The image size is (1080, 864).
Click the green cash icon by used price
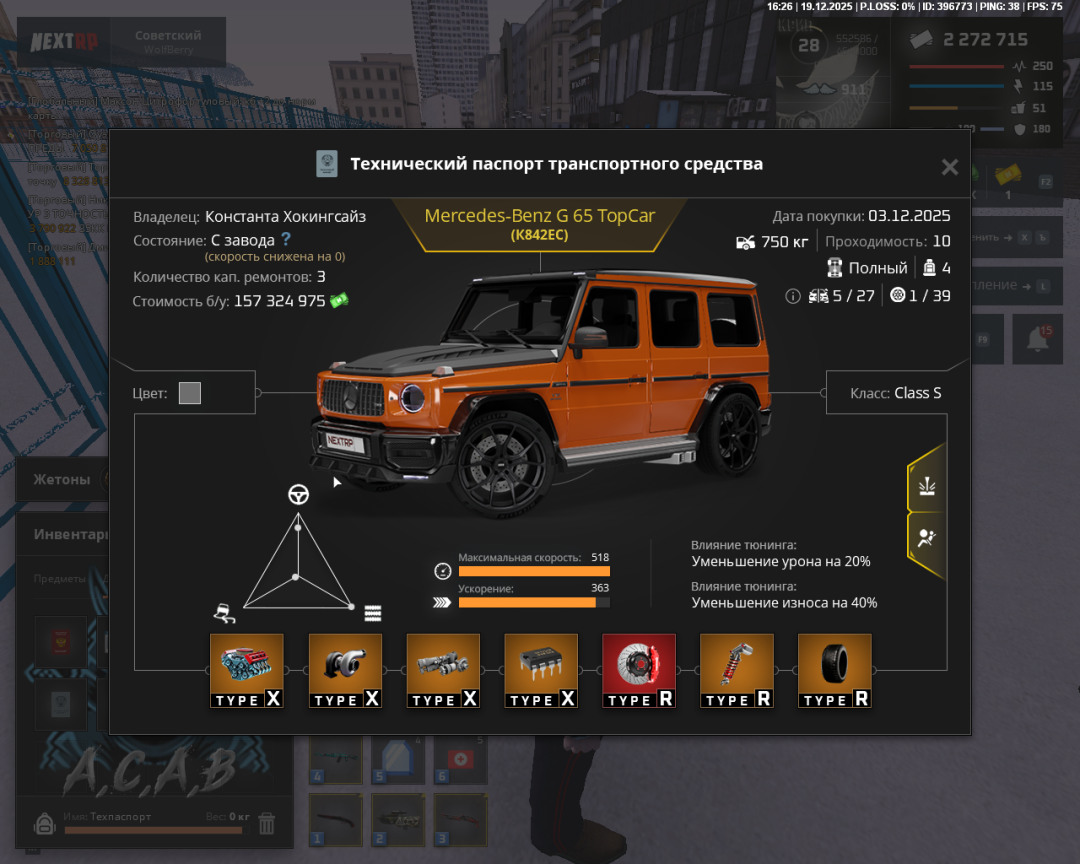click(339, 300)
